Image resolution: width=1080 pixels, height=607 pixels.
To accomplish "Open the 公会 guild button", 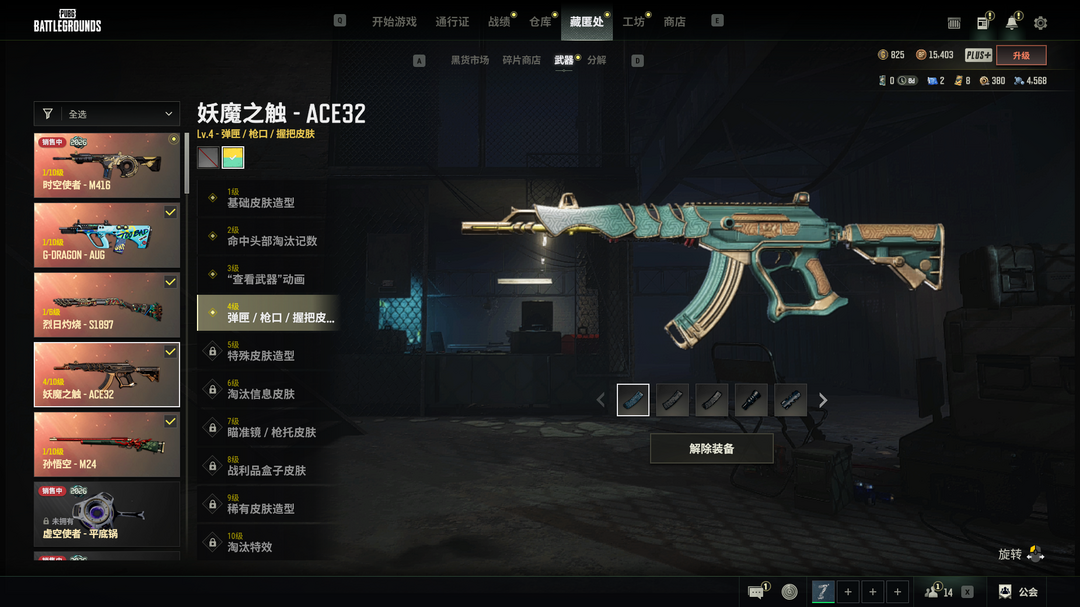I will point(1018,592).
